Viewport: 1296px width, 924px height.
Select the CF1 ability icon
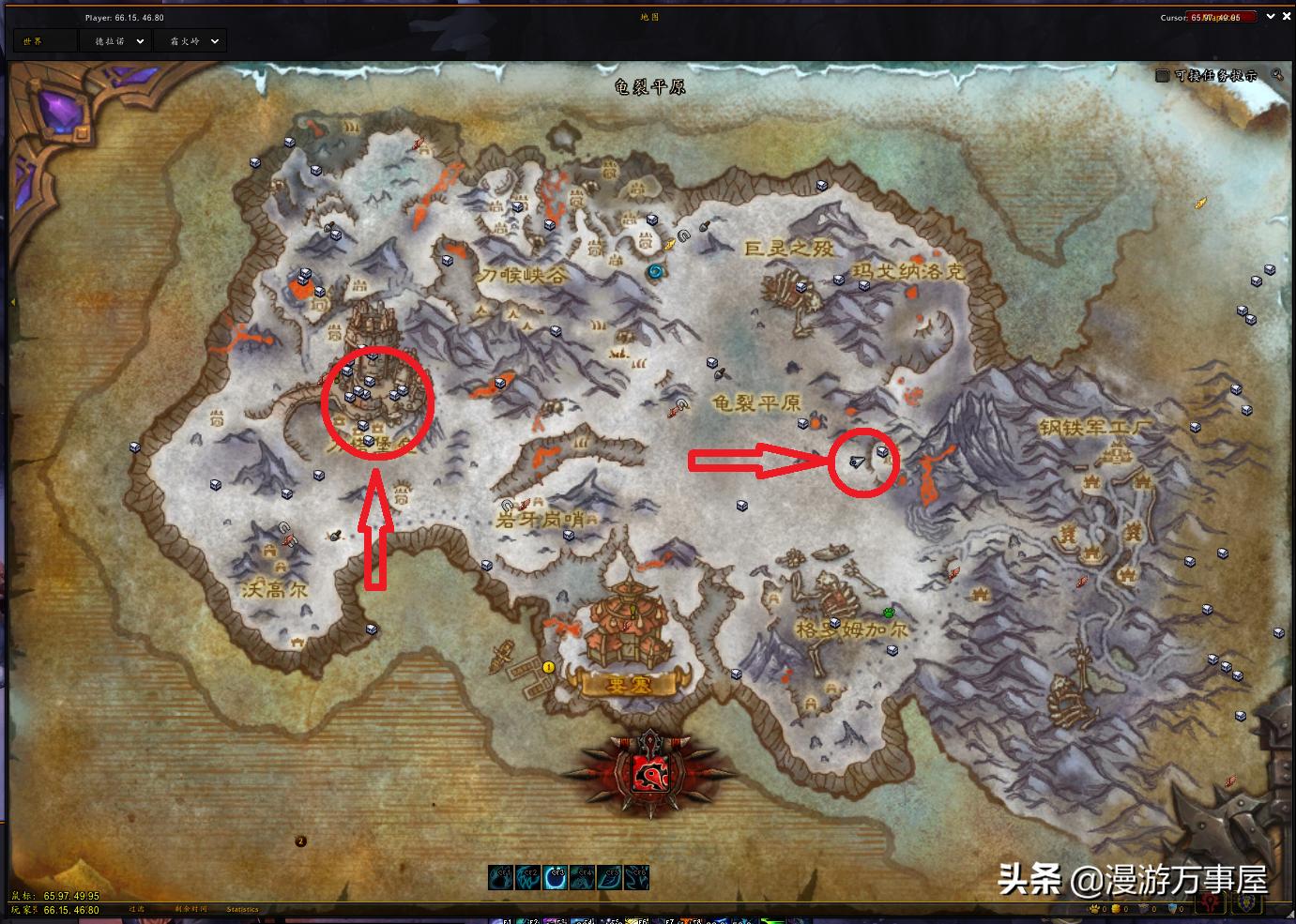(x=500, y=877)
